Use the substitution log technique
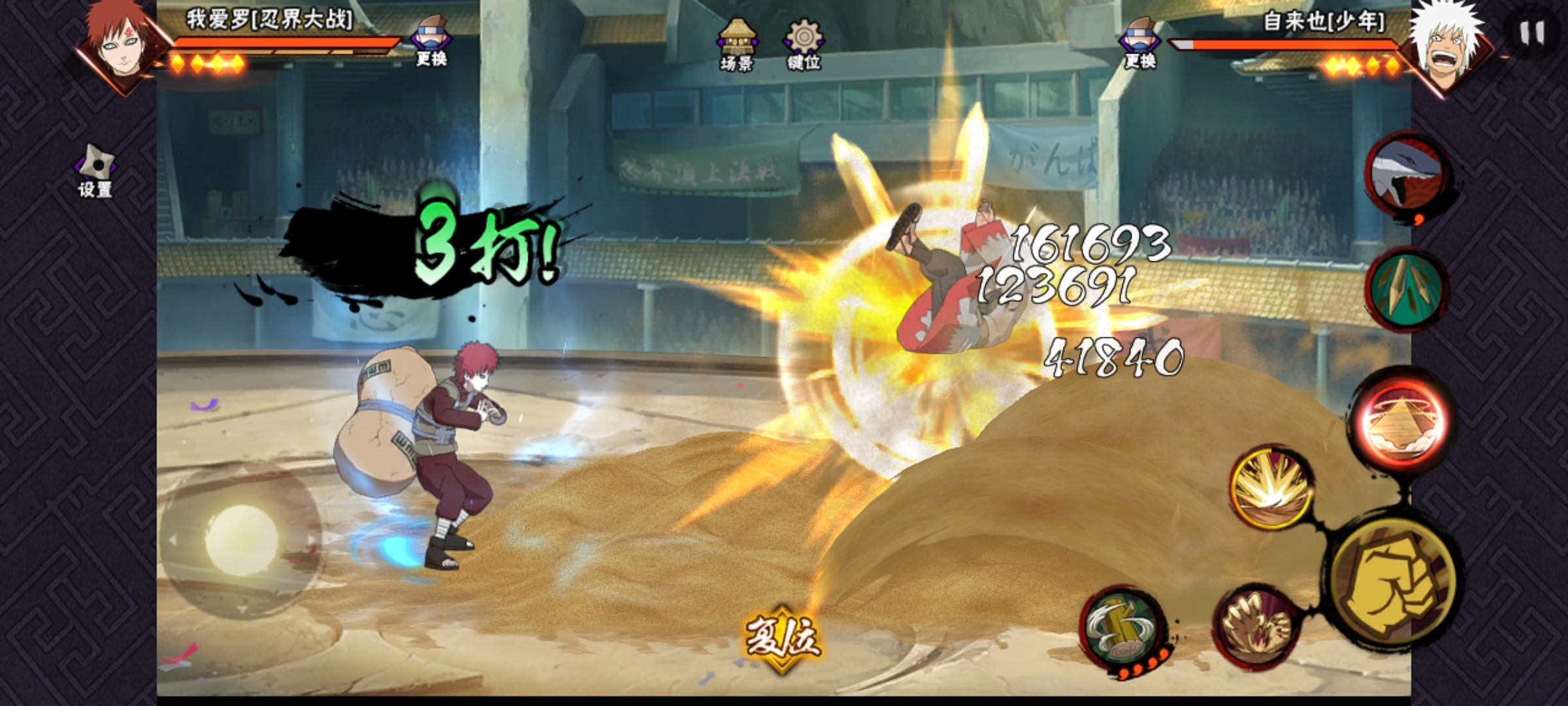Screen dimensions: 1568x706 (x=1120, y=629)
